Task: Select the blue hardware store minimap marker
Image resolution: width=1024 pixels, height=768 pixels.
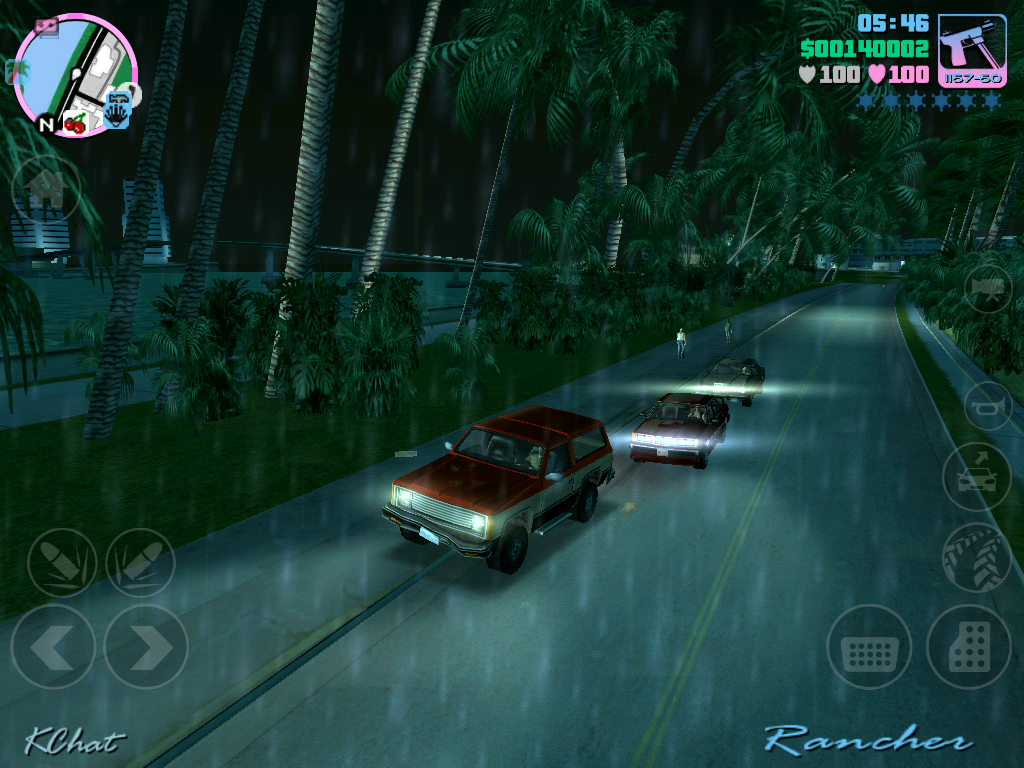Action: (x=118, y=109)
